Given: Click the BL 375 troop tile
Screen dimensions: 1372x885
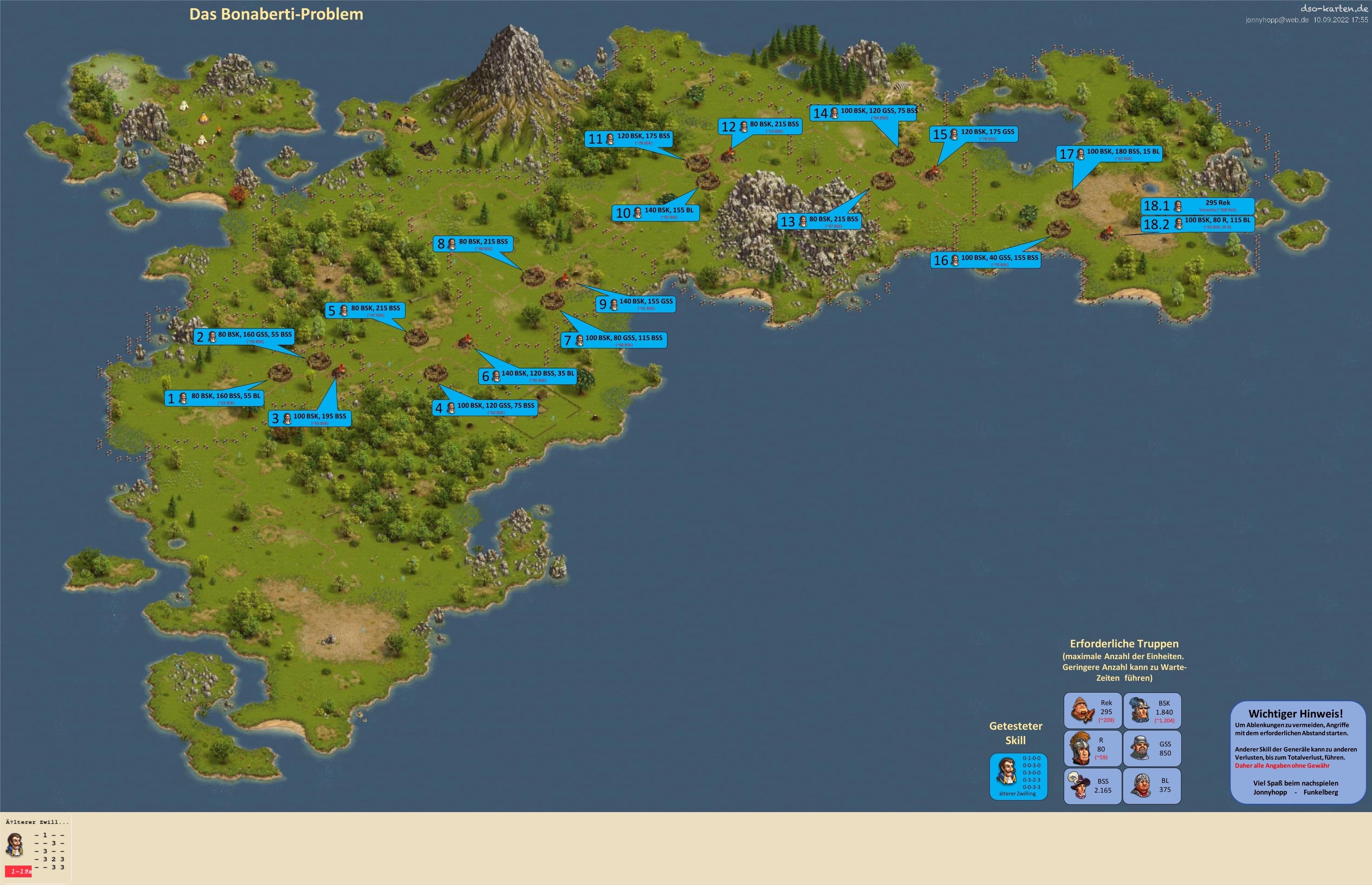Looking at the screenshot, I should point(1152,786).
